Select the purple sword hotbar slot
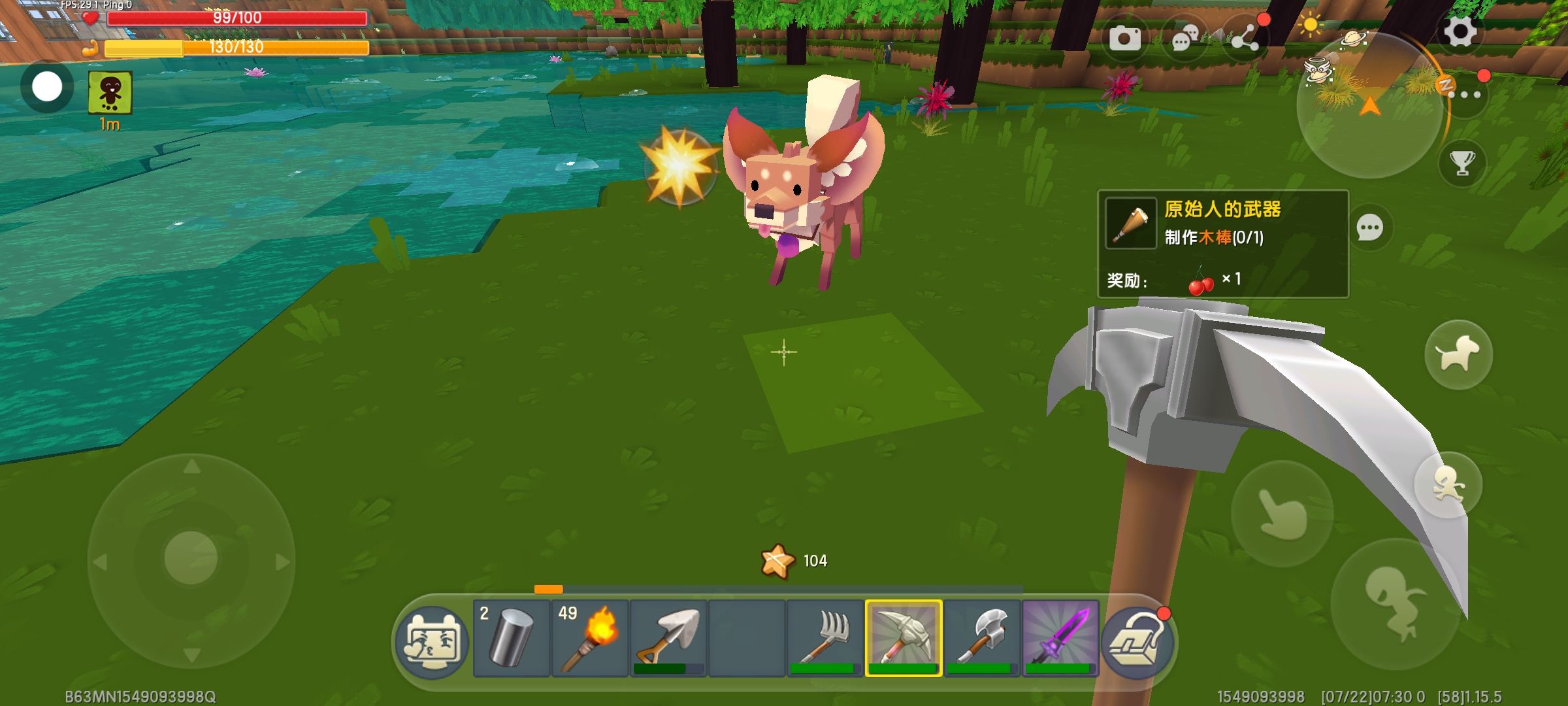The width and height of the screenshot is (1568, 706). [x=1060, y=638]
